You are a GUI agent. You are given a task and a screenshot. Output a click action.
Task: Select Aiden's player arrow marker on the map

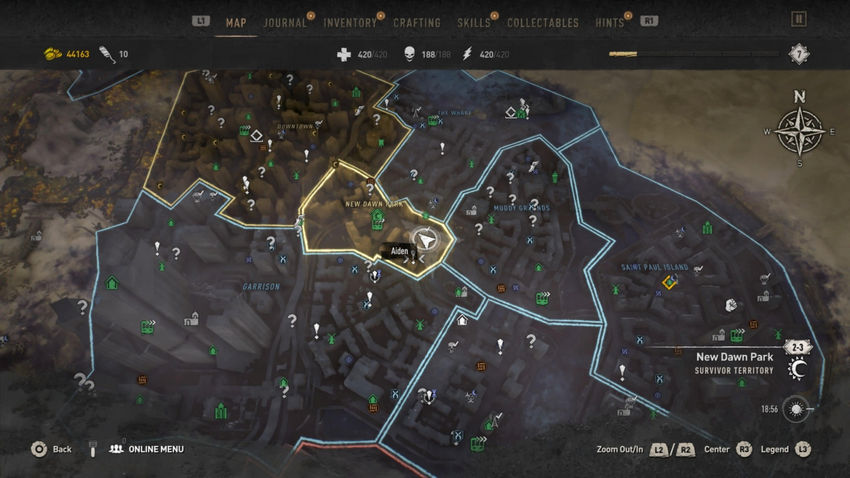click(x=427, y=240)
